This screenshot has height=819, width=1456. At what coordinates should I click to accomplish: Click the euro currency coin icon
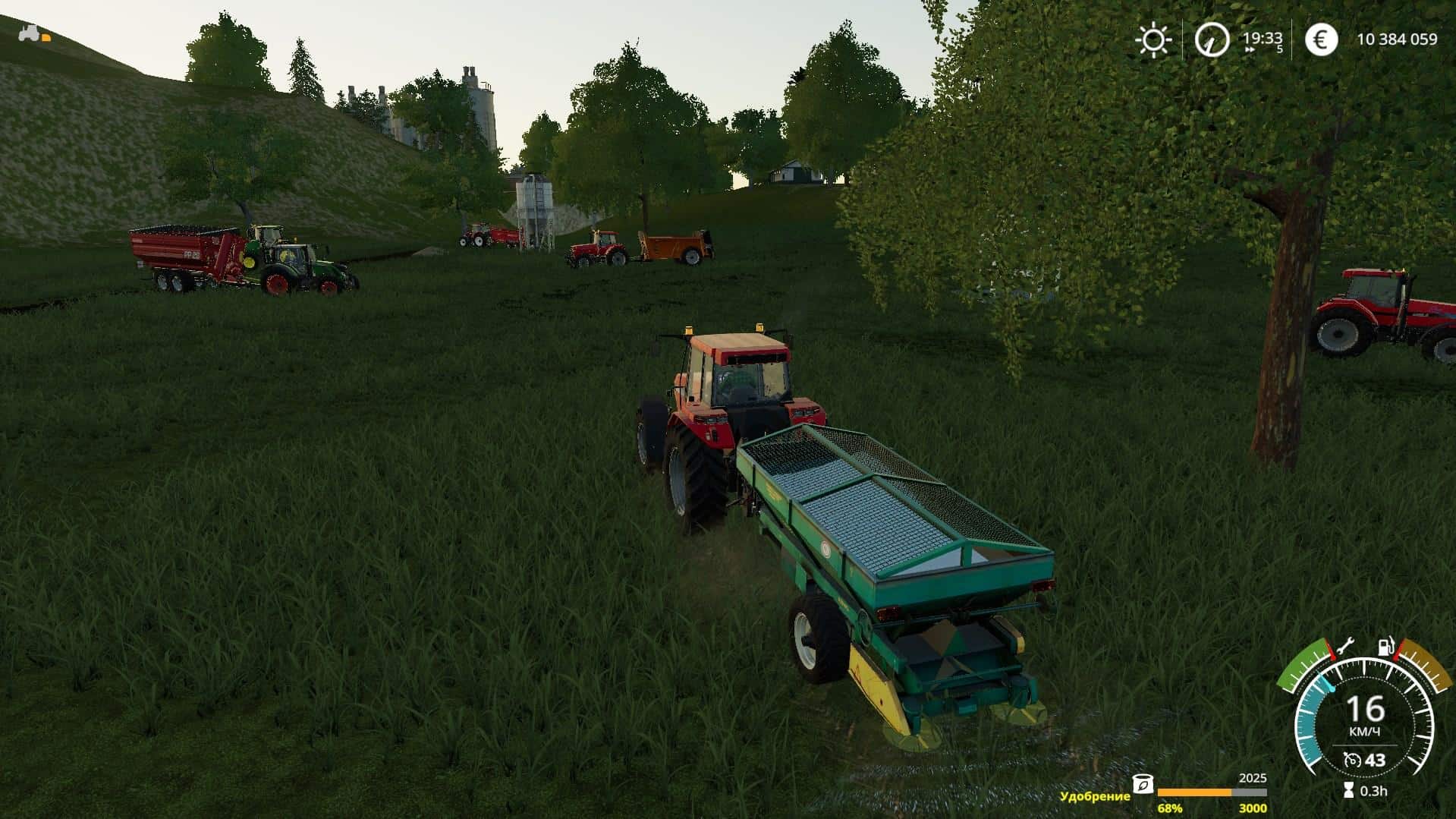(x=1322, y=39)
